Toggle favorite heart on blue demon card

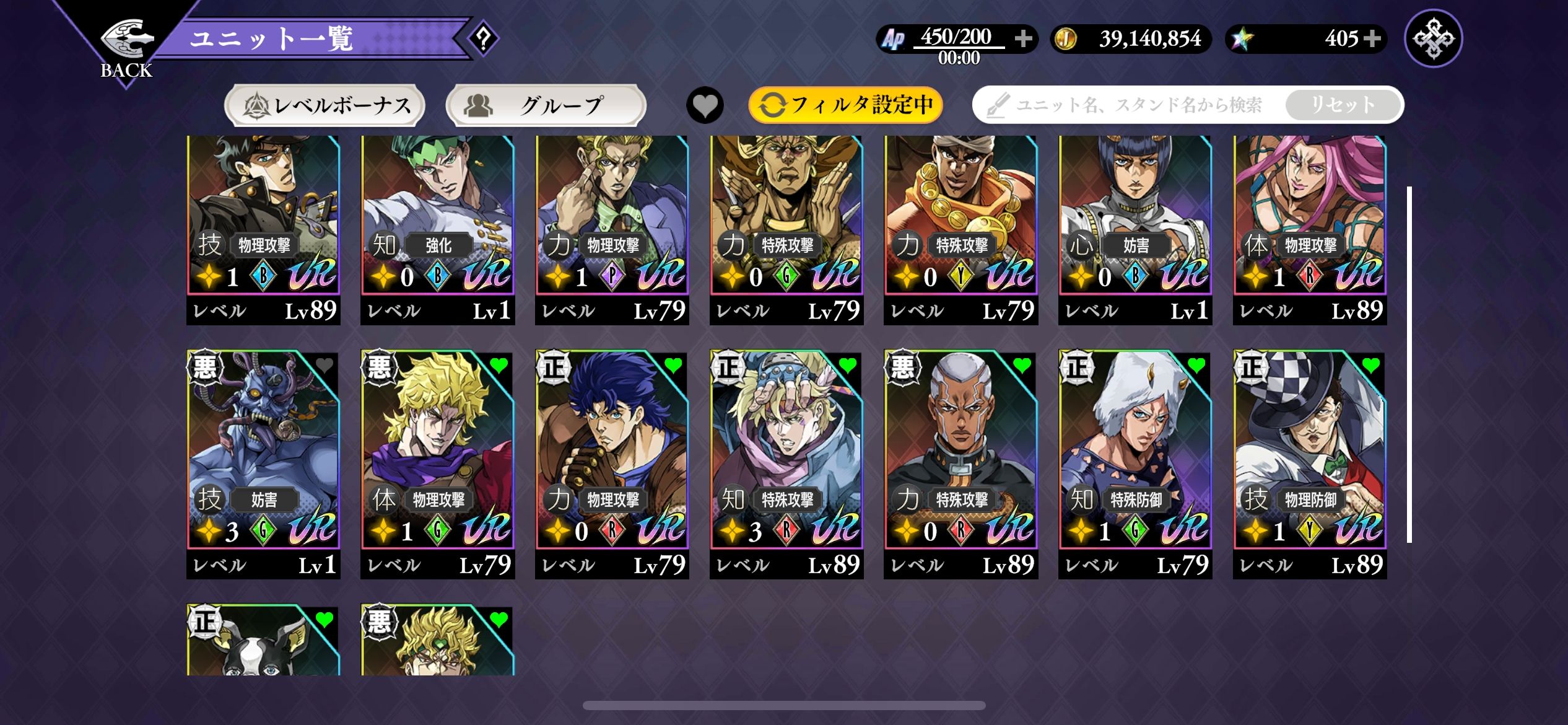point(324,366)
